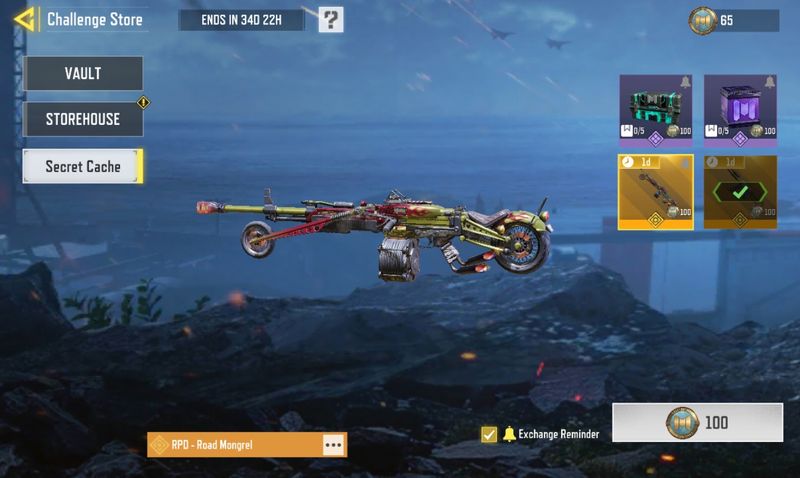Choose the RPD Road Mongrel item tile
This screenshot has width=800, height=478.
point(656,191)
